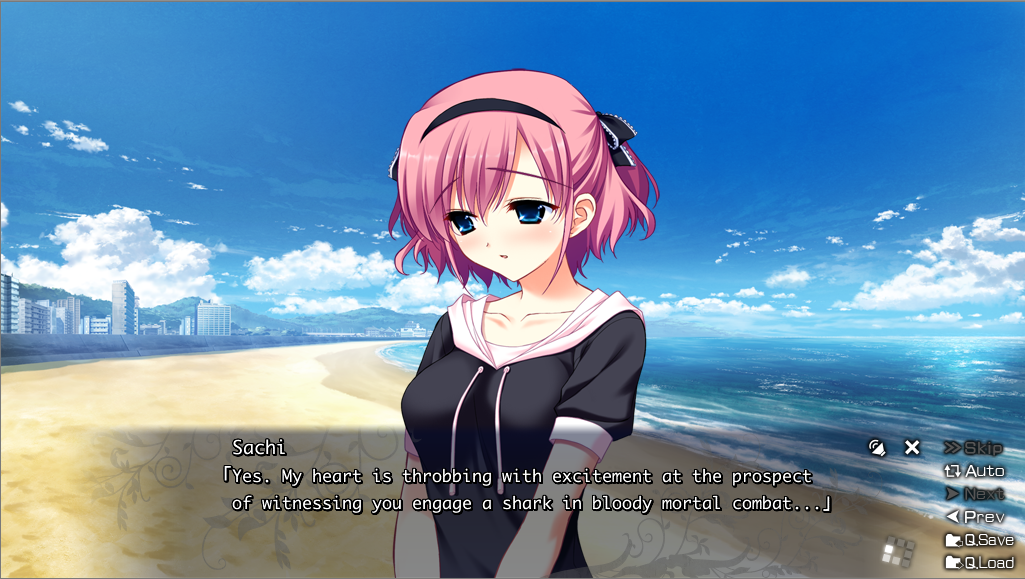The width and height of the screenshot is (1025, 579).
Task: Hide the text box with the X
Action: [912, 448]
